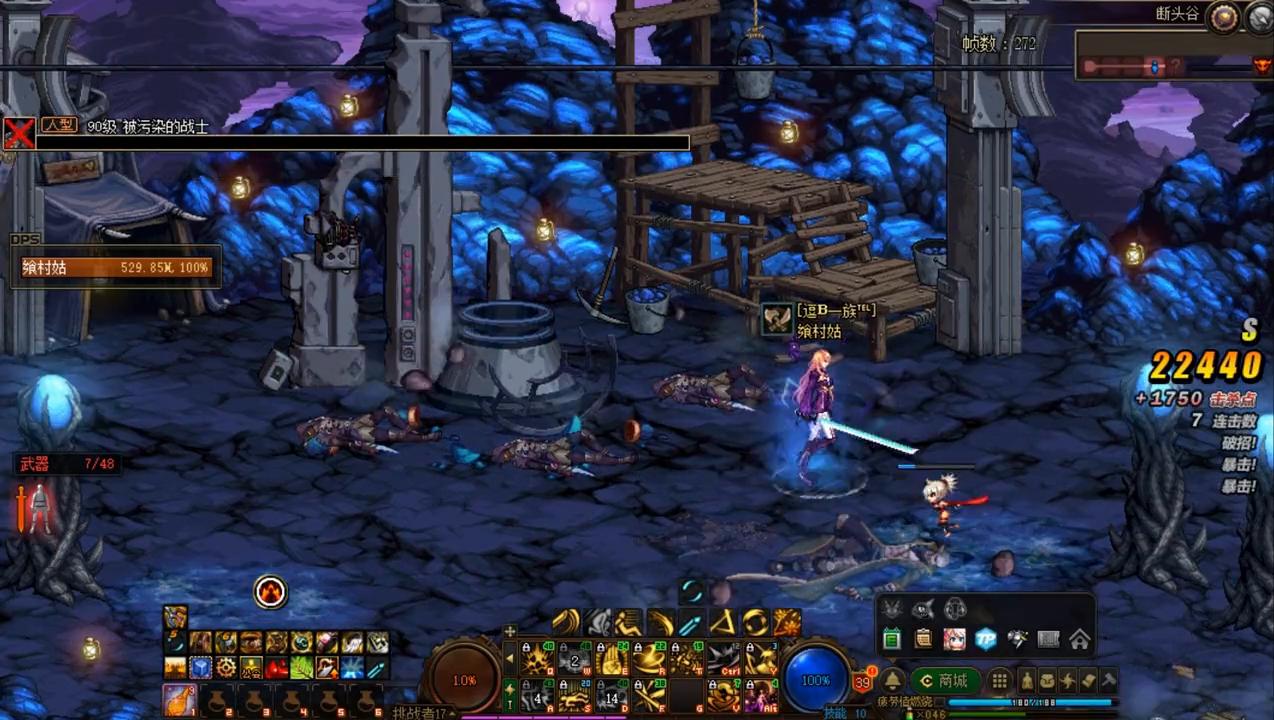Select the blue cube buff icon
The width and height of the screenshot is (1274, 720).
[201, 667]
